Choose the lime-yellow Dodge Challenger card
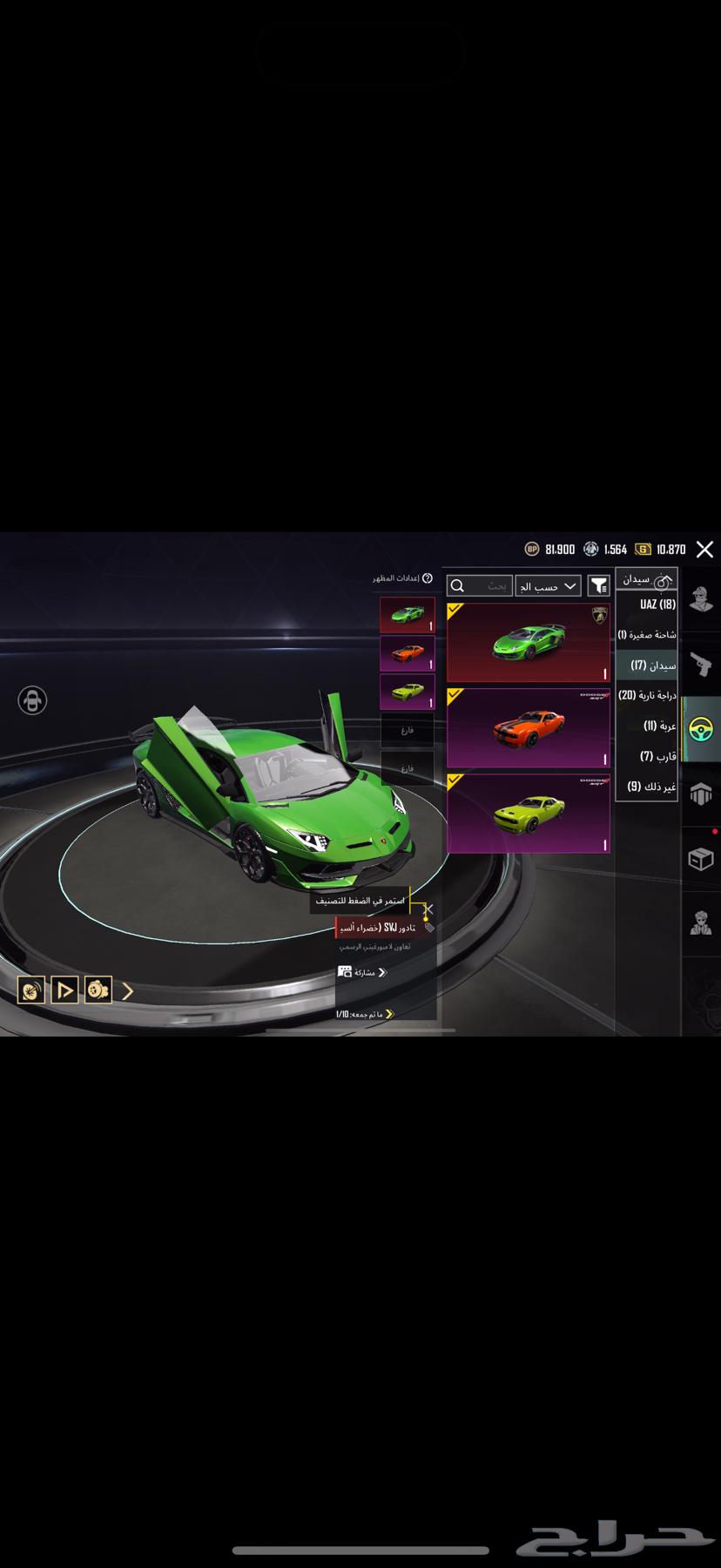The image size is (721, 1568). pos(529,814)
